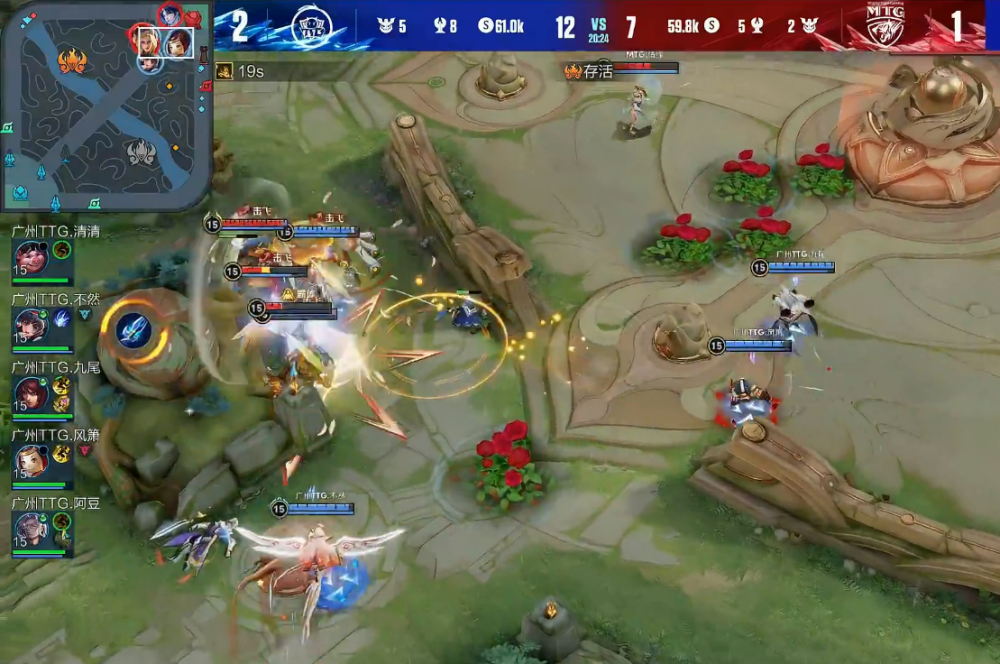Click the flame monster icon on minimap
1000x664 pixels.
pos(72,62)
